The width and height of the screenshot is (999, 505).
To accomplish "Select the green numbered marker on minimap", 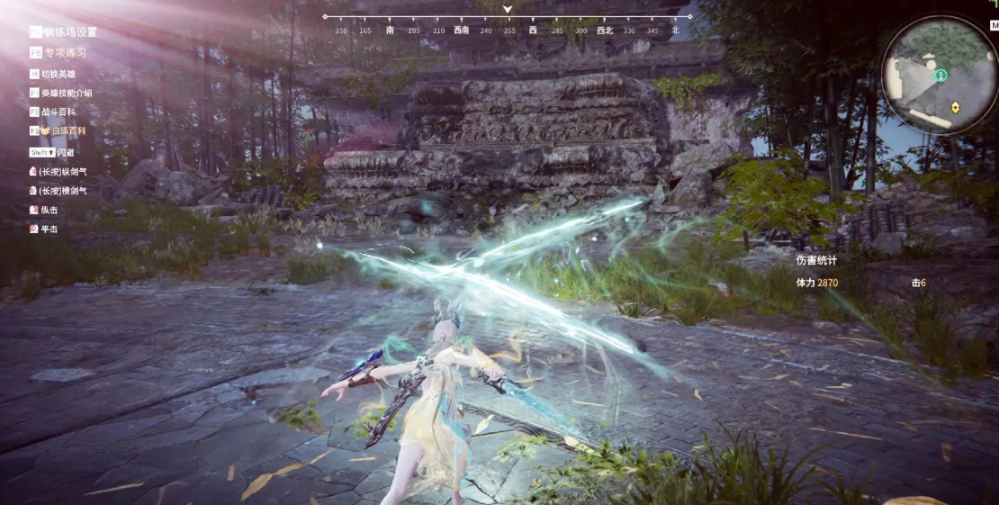I will 941,75.
